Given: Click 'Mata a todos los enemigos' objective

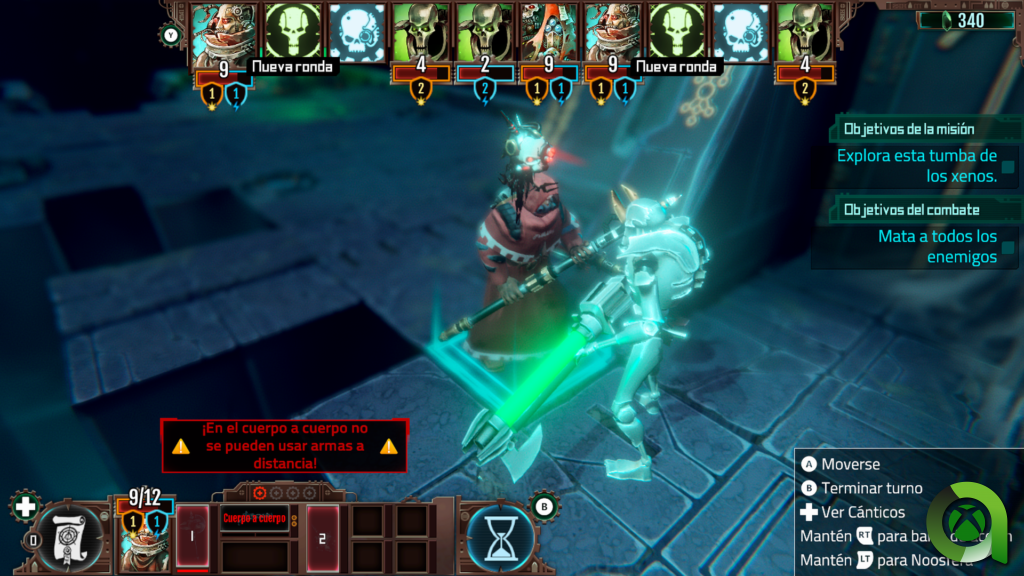Looking at the screenshot, I should click(937, 246).
